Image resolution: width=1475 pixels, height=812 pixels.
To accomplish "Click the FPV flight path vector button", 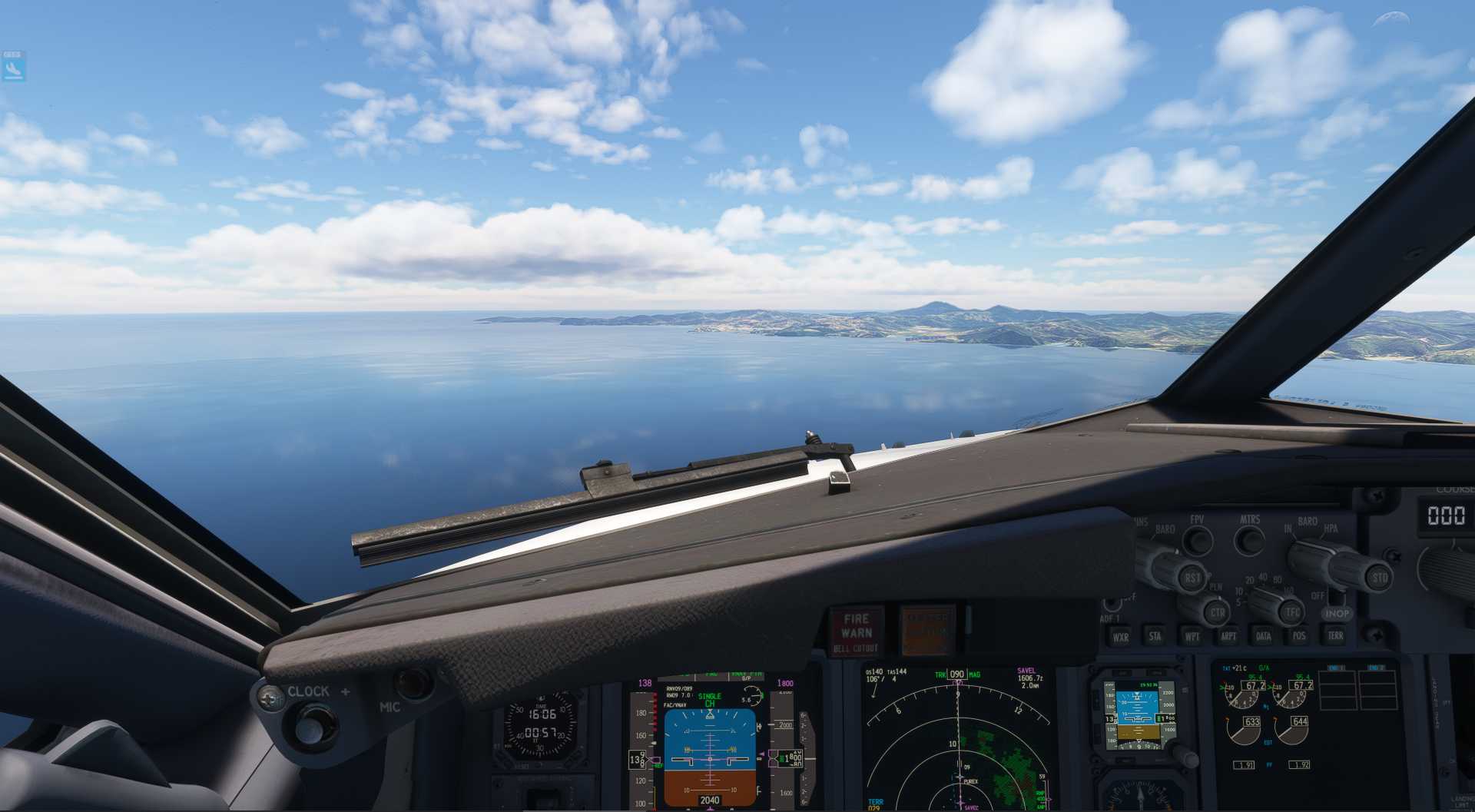I will [1197, 540].
